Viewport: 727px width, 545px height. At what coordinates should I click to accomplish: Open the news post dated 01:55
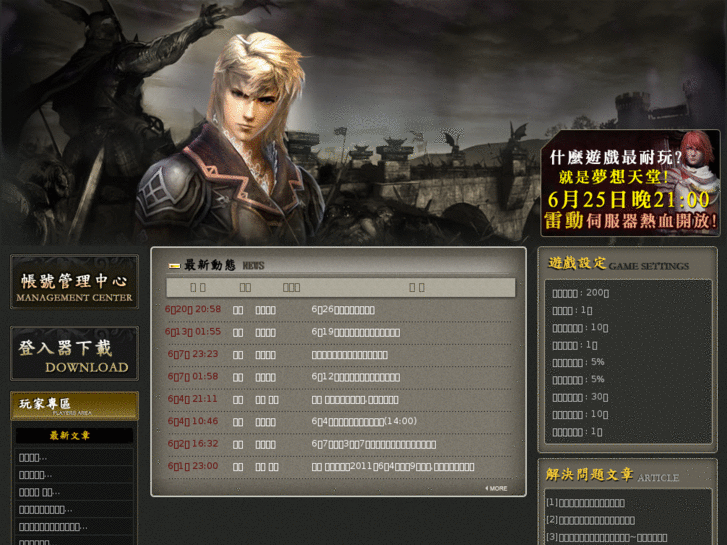pos(355,332)
